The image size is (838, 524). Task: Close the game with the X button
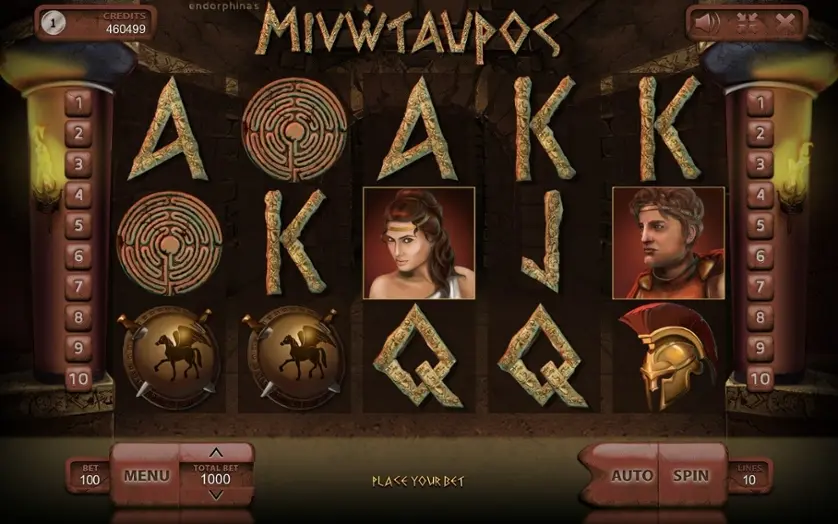pos(785,22)
